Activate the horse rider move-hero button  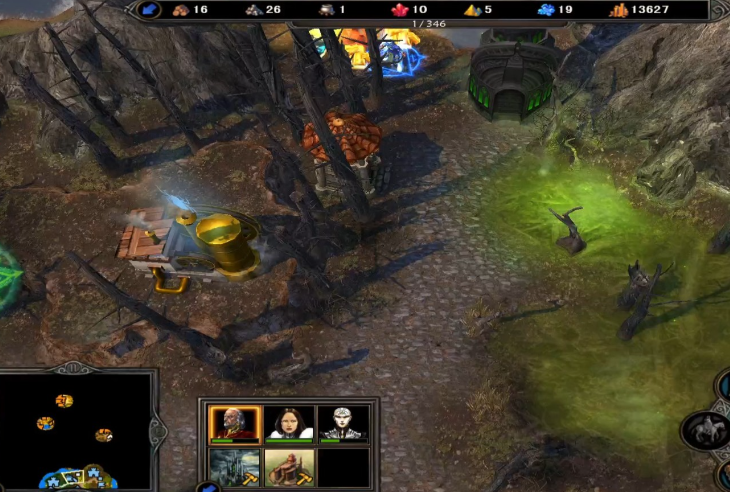704,430
